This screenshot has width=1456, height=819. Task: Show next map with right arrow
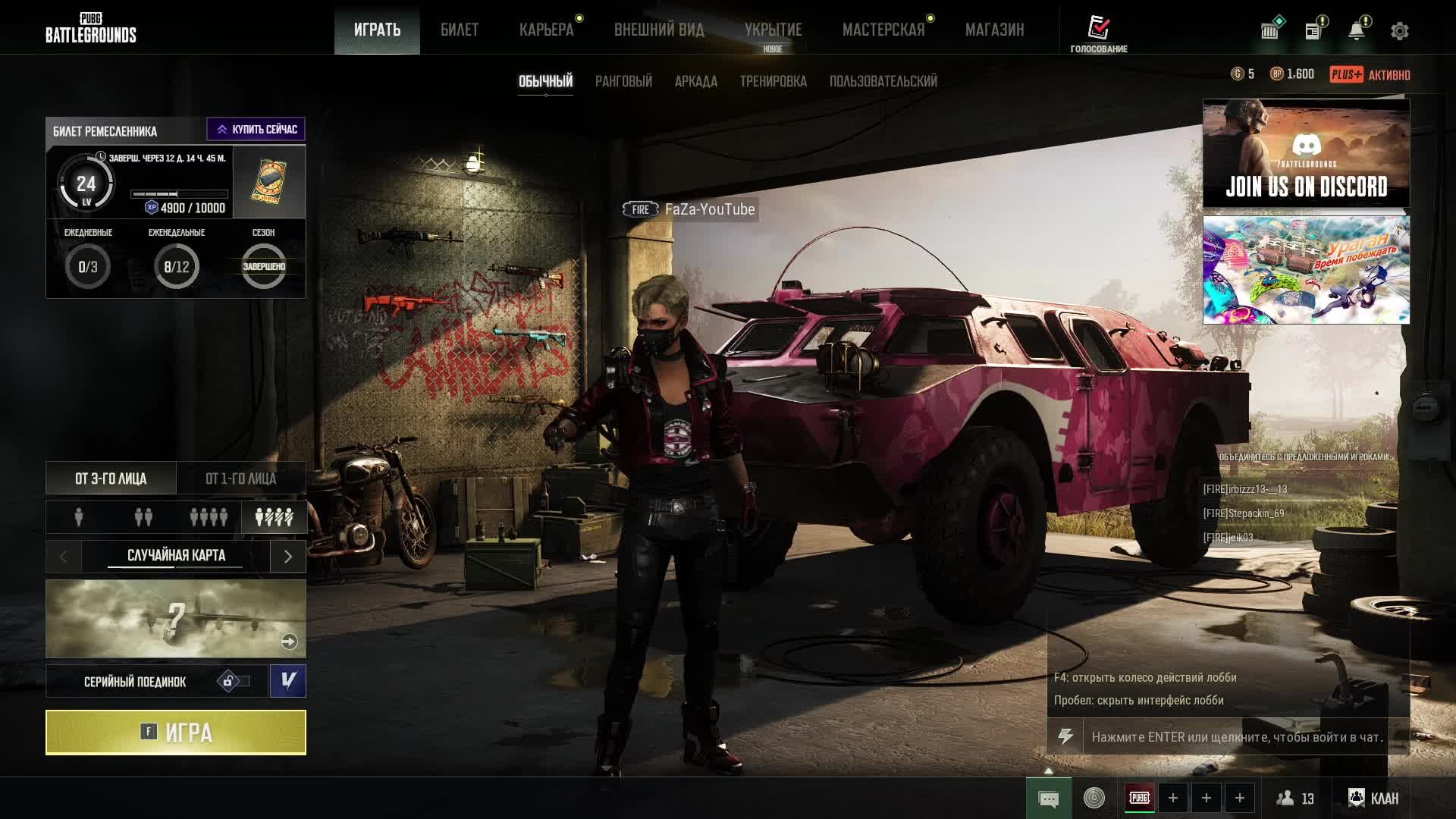[288, 557]
